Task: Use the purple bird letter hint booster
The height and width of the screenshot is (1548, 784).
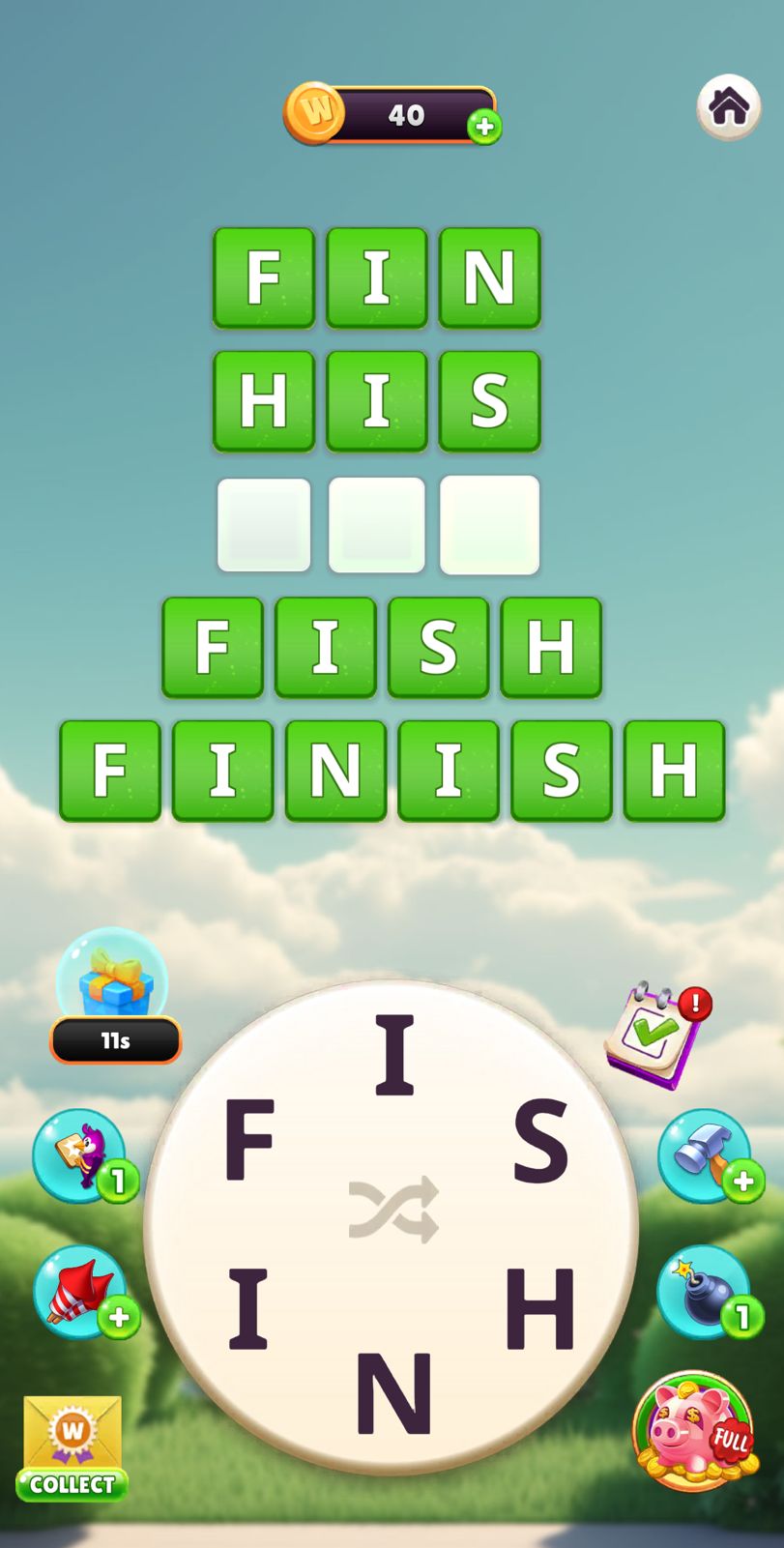Action: click(79, 1155)
